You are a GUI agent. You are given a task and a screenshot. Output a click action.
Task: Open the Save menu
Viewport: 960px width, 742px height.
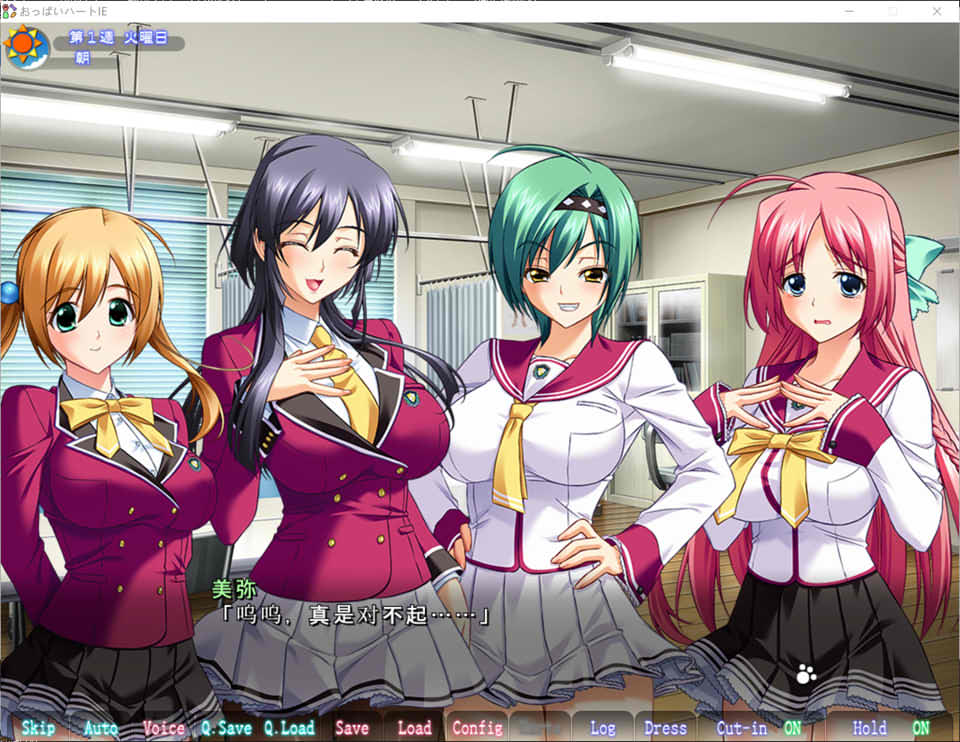352,728
